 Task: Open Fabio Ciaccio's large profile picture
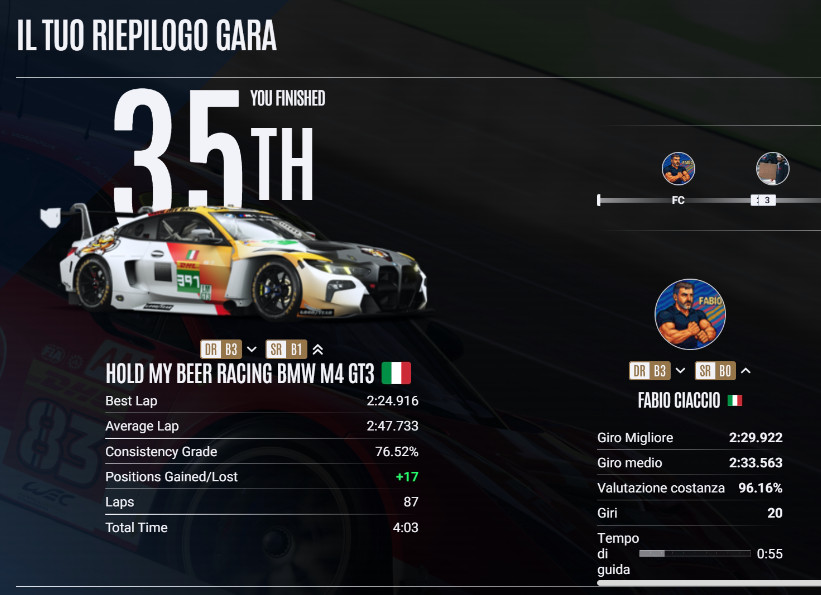point(690,314)
